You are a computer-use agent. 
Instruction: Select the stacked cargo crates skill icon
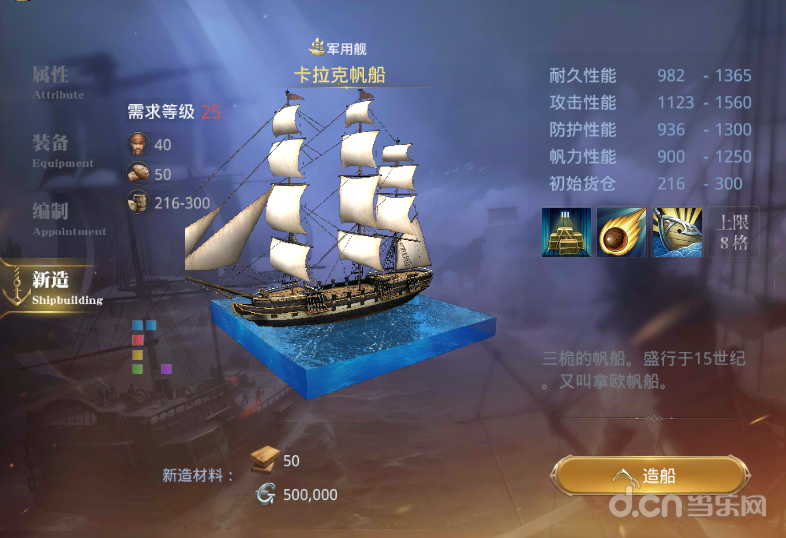(x=565, y=232)
